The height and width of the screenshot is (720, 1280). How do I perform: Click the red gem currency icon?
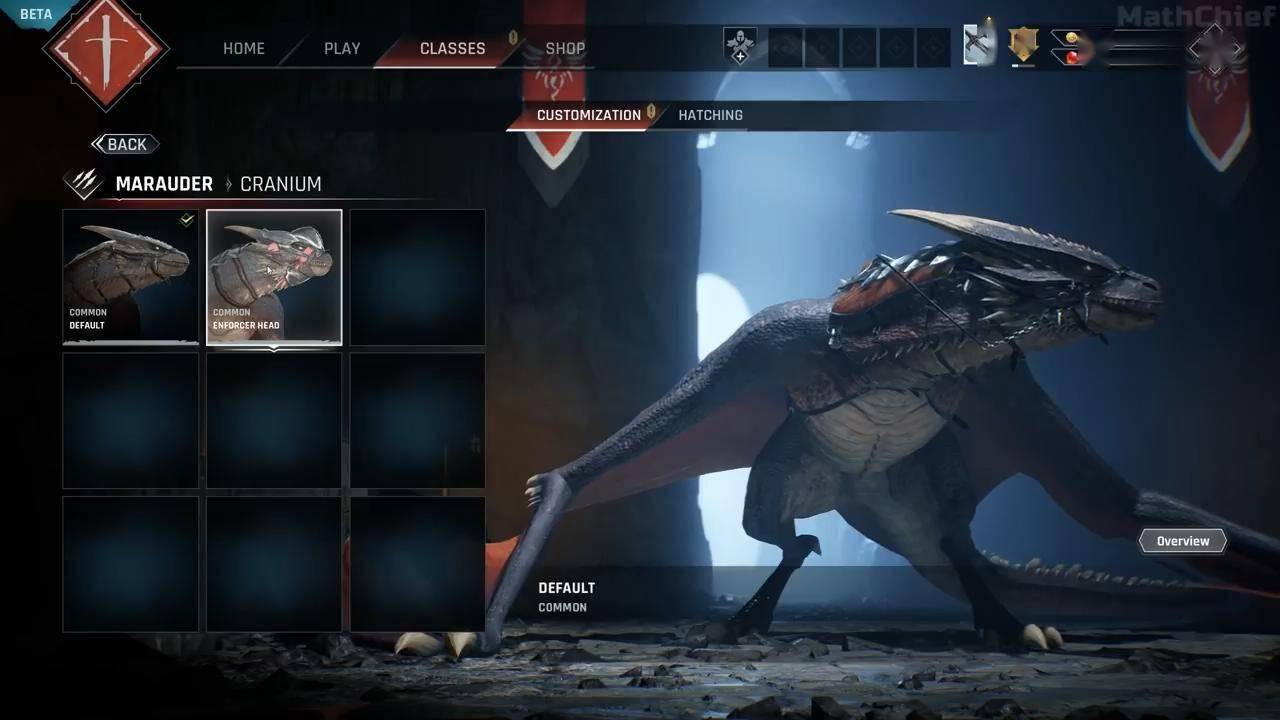[1072, 56]
